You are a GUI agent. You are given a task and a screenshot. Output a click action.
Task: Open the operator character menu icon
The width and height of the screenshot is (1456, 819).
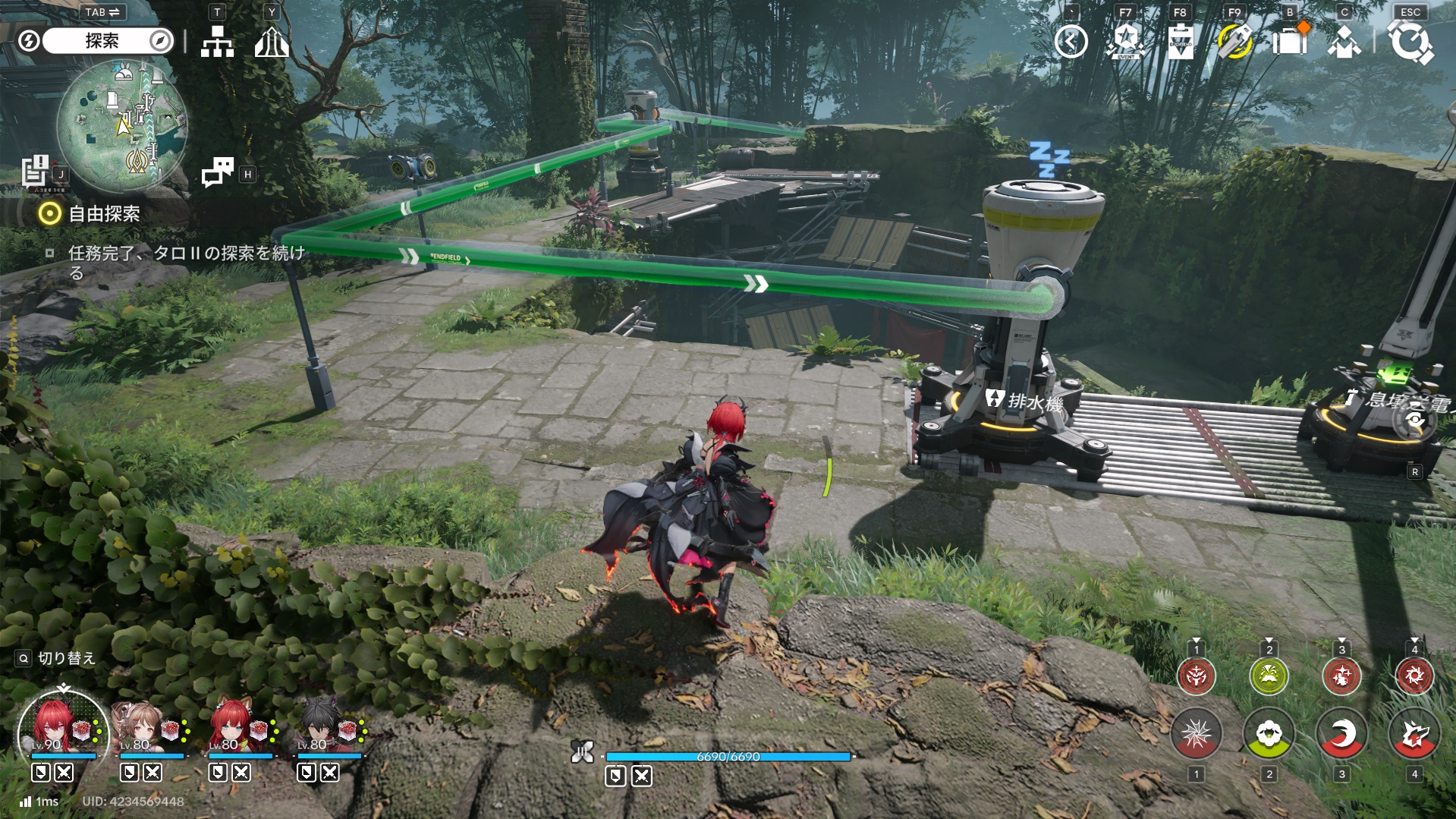(1344, 42)
